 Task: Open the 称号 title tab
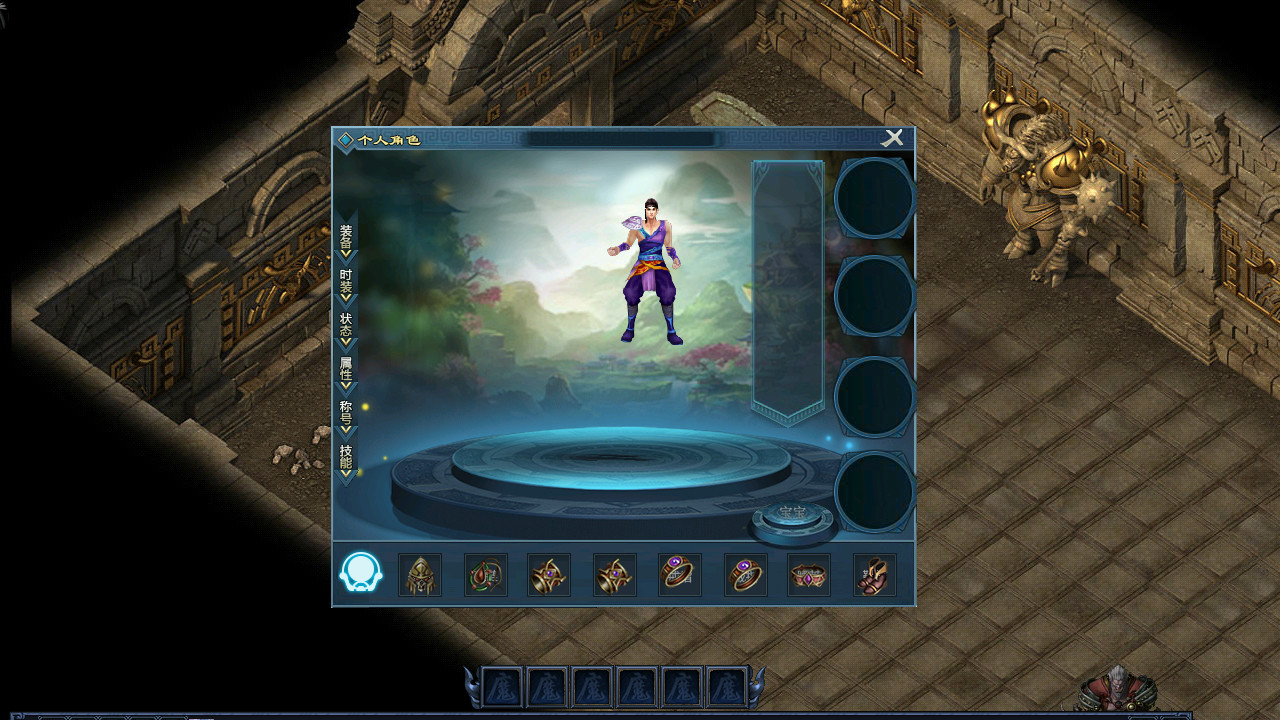[x=346, y=414]
